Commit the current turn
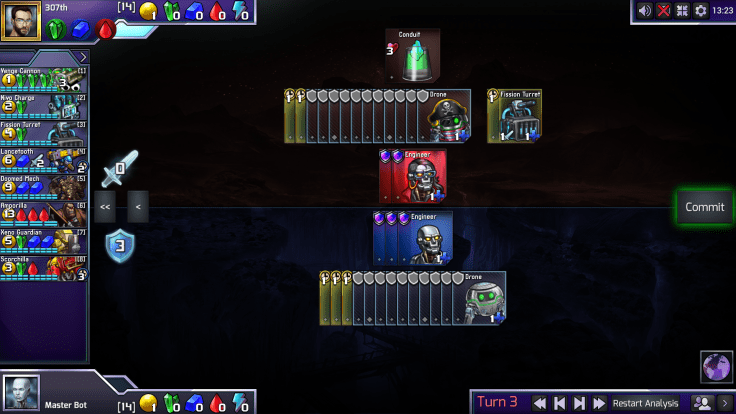Image resolution: width=736 pixels, height=414 pixels. click(704, 207)
